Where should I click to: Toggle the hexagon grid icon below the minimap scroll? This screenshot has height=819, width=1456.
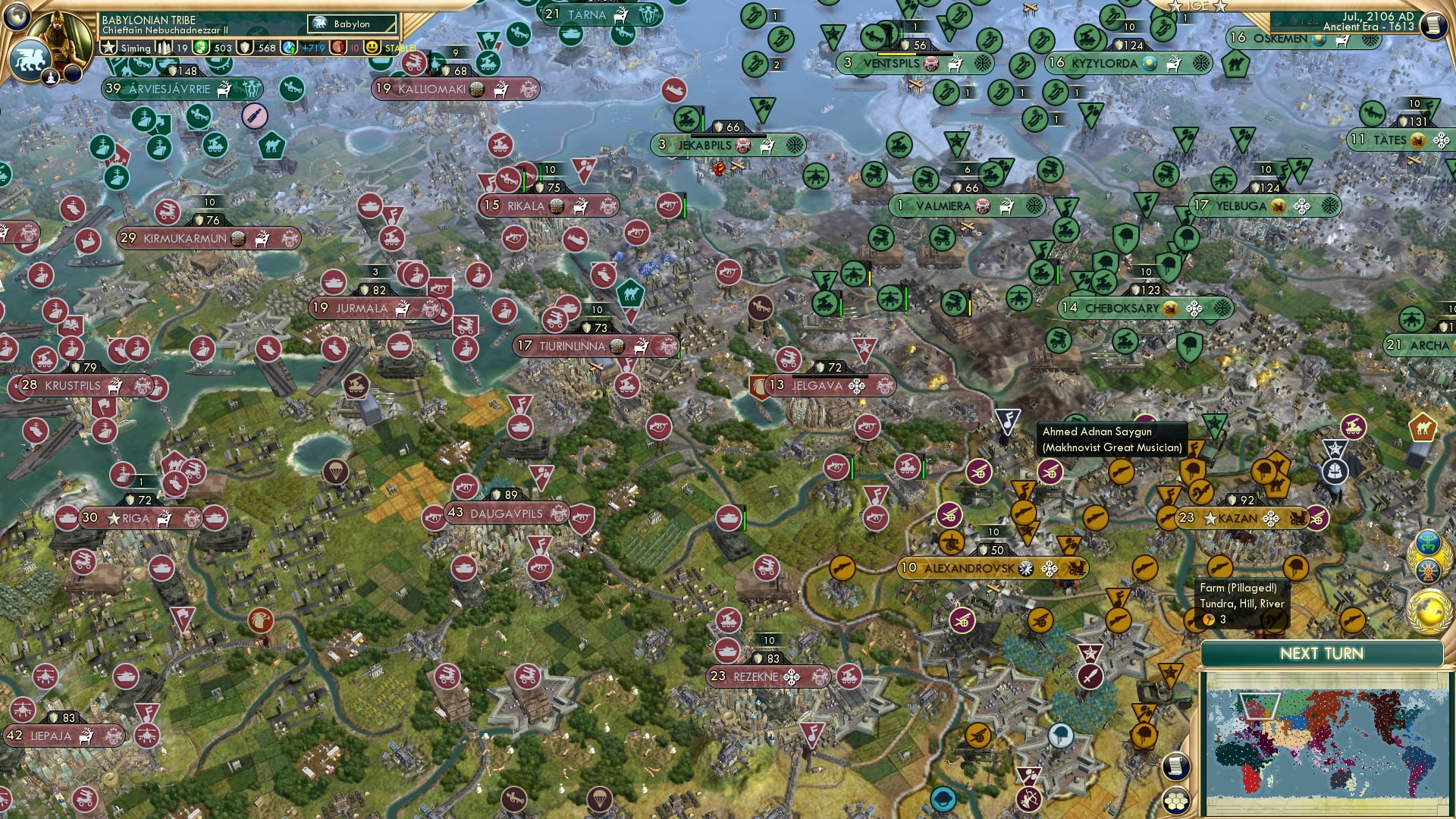1178,802
